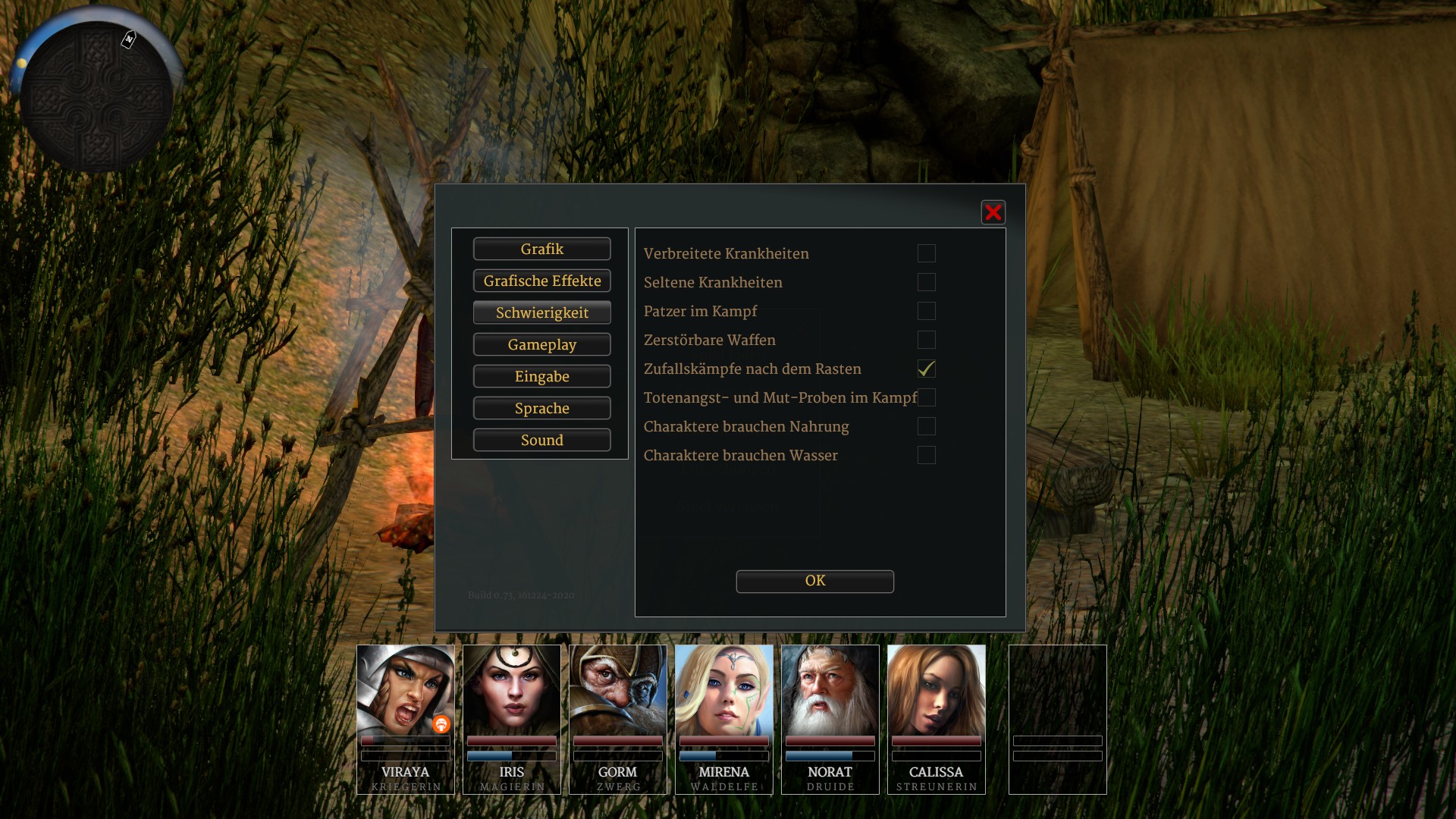This screenshot has width=1456, height=819.
Task: Enable Charaktere brauchen Nahrung
Action: (x=926, y=426)
